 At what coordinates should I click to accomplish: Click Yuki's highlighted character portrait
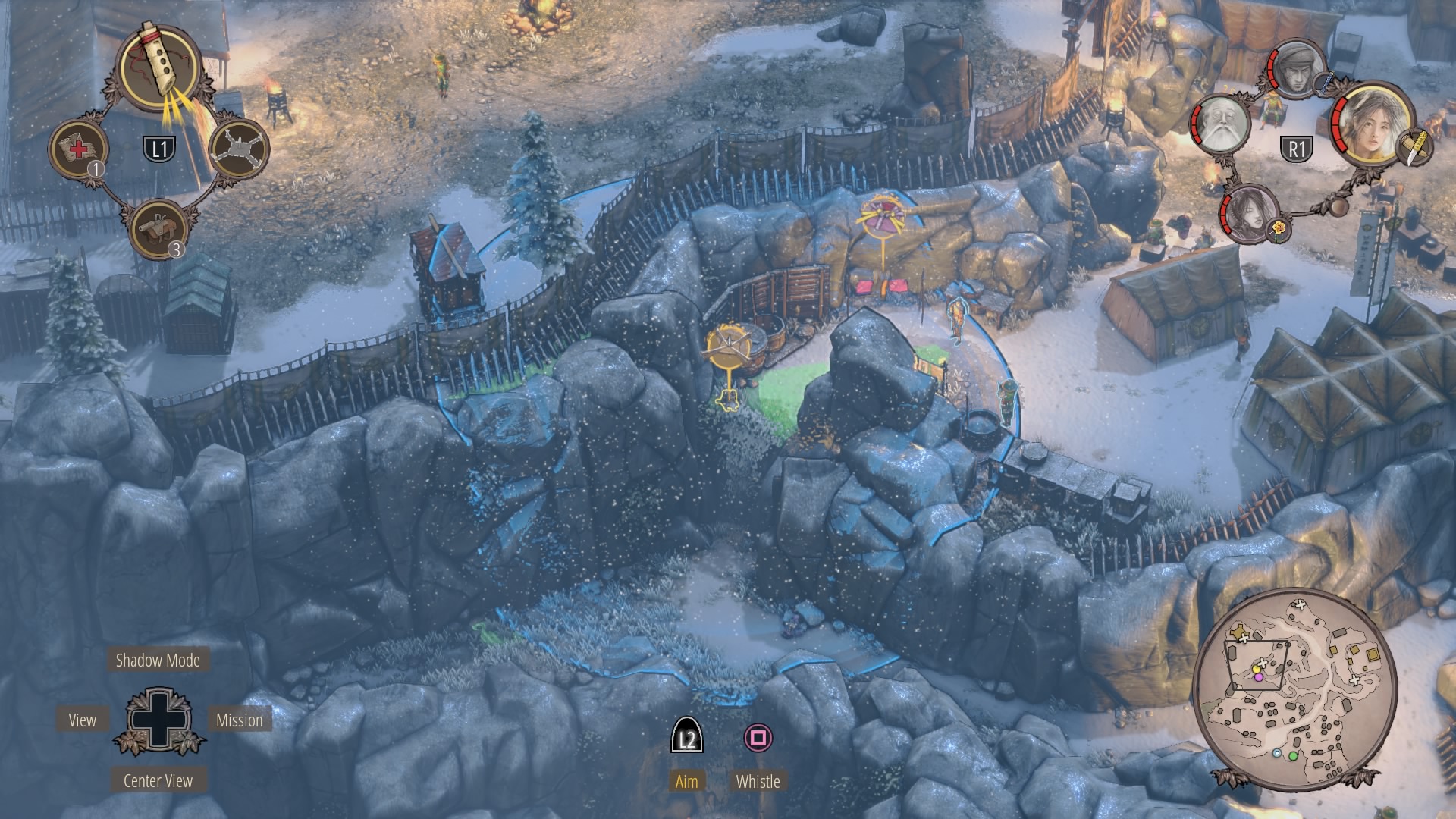point(1371,124)
